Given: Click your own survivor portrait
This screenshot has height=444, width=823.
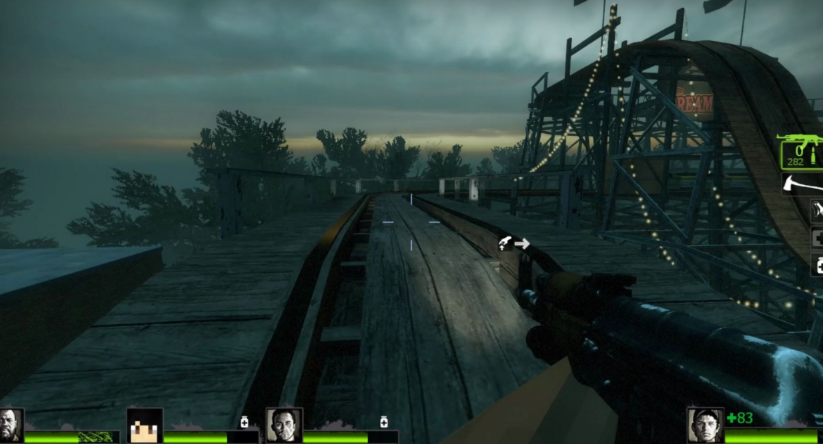Looking at the screenshot, I should (x=706, y=424).
